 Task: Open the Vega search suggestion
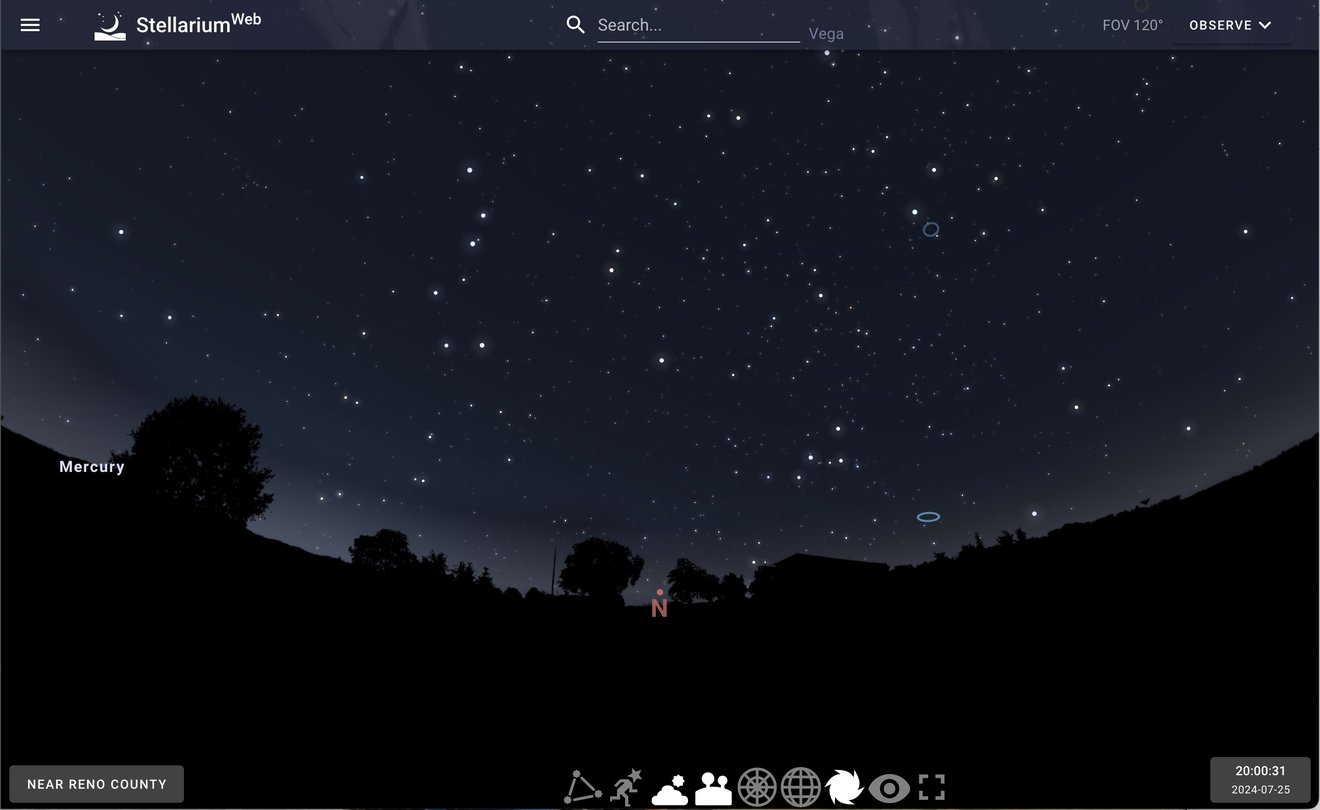pos(826,33)
